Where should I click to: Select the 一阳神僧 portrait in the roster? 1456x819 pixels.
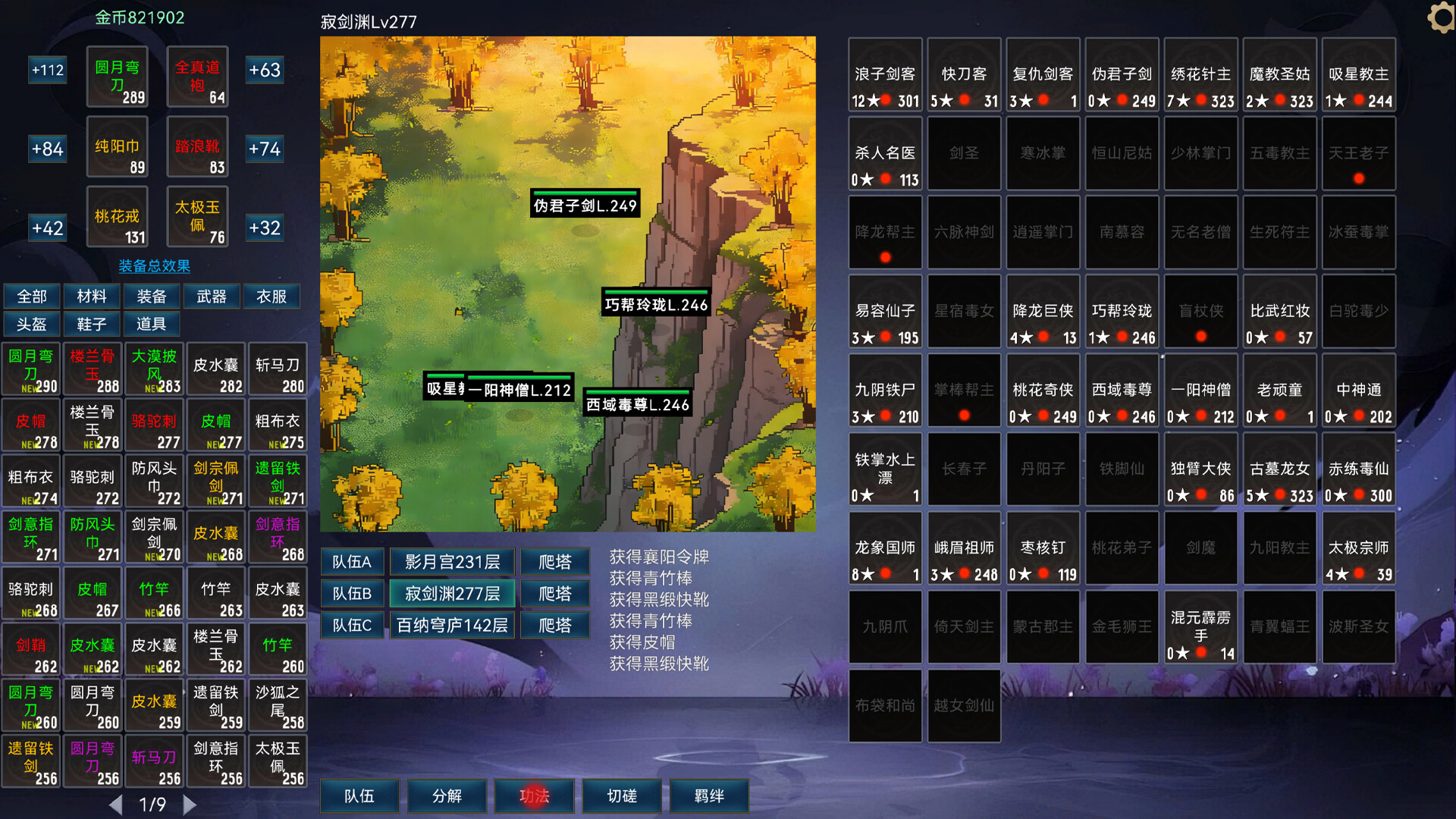[x=1200, y=391]
